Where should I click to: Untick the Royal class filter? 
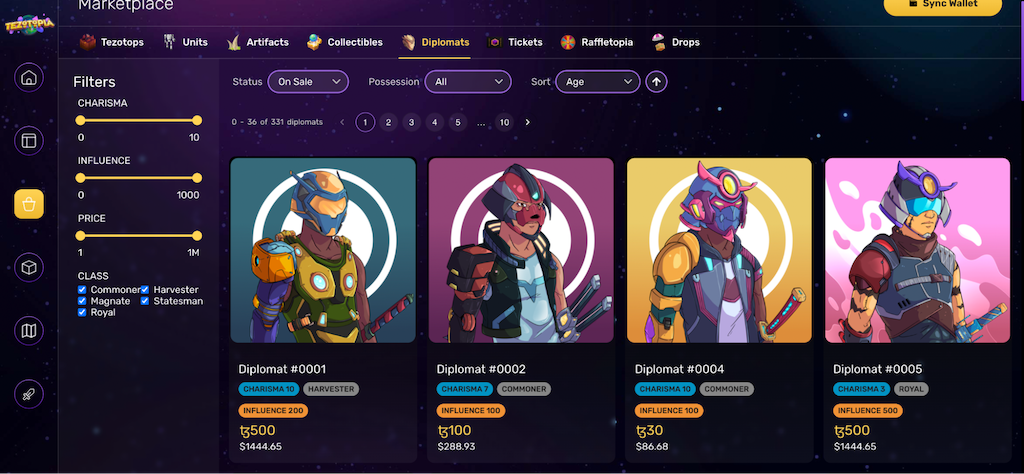coord(82,312)
